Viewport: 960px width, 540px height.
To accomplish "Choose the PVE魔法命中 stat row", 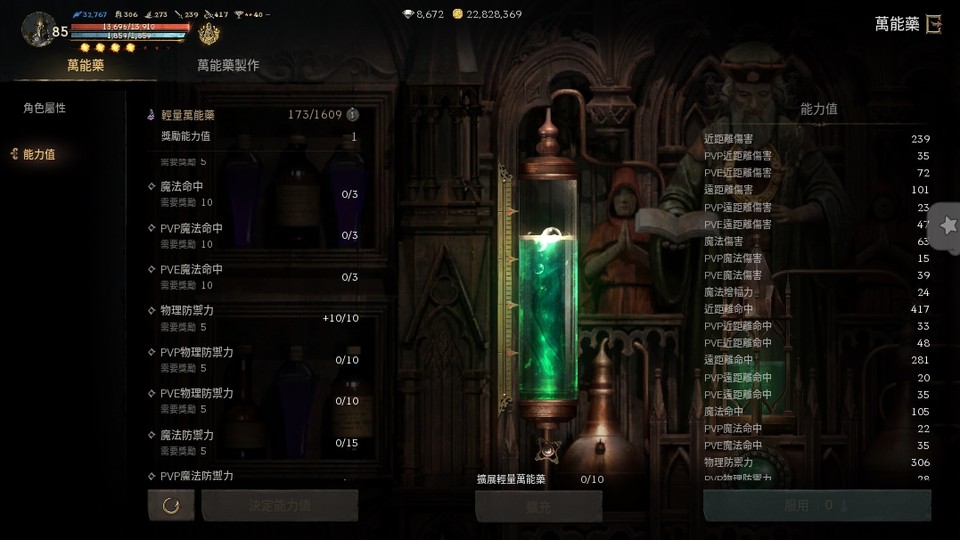I will (x=255, y=277).
